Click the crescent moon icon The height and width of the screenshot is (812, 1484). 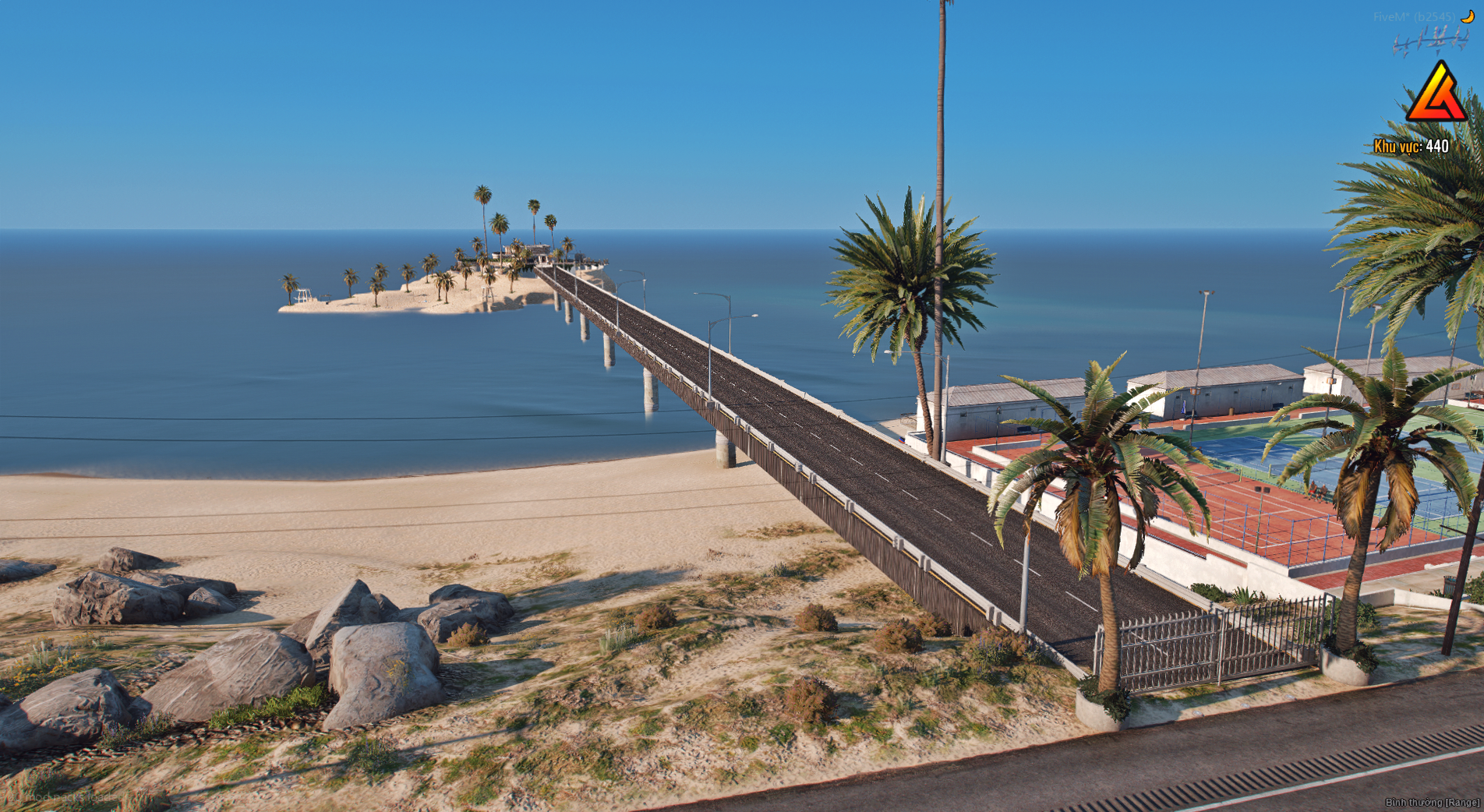pyautogui.click(x=1468, y=16)
